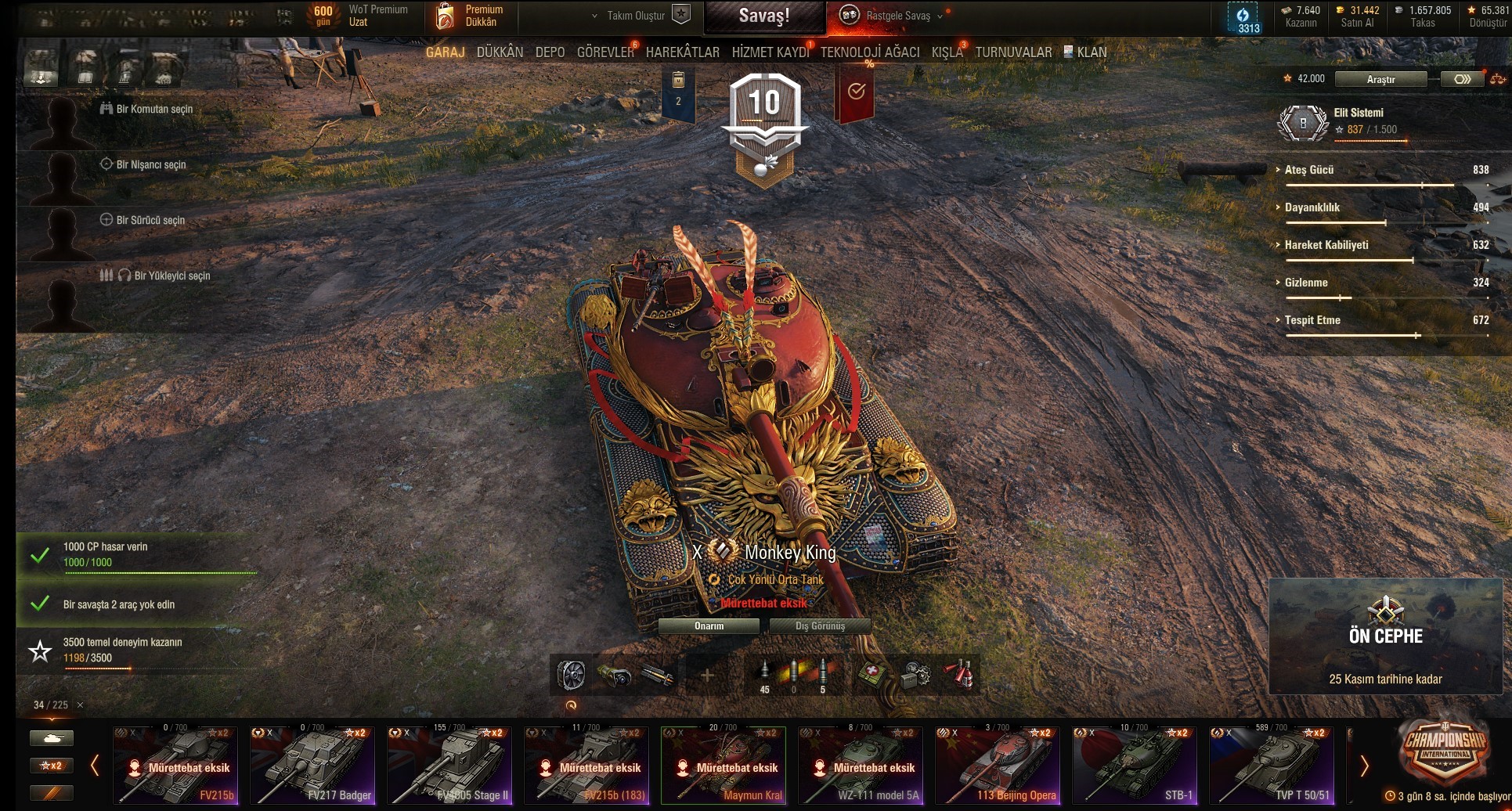Open Dış Görünüş exterior customization
Image resolution: width=1512 pixels, height=811 pixels.
coord(820,626)
